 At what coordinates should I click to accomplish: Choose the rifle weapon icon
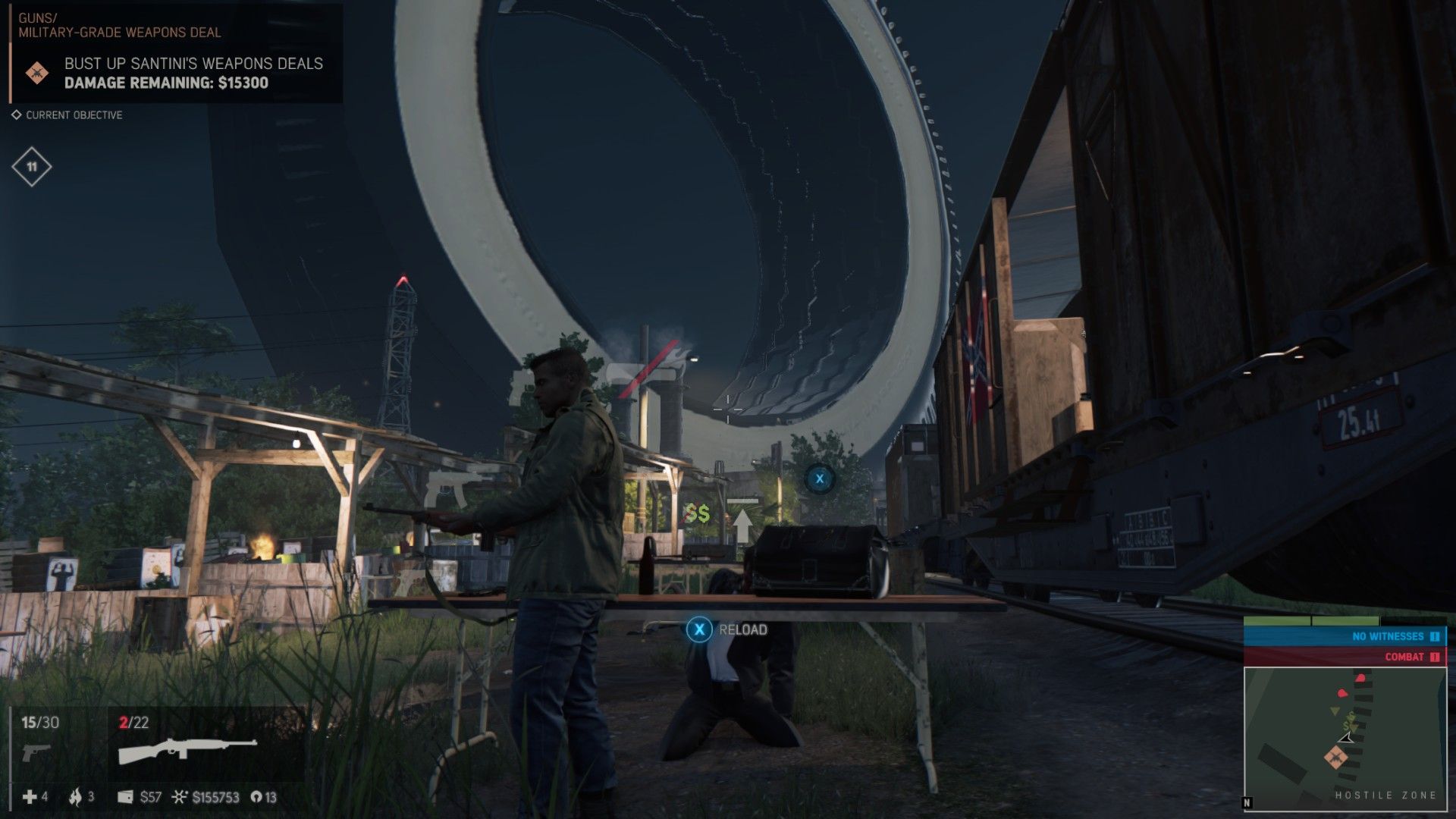(x=187, y=750)
